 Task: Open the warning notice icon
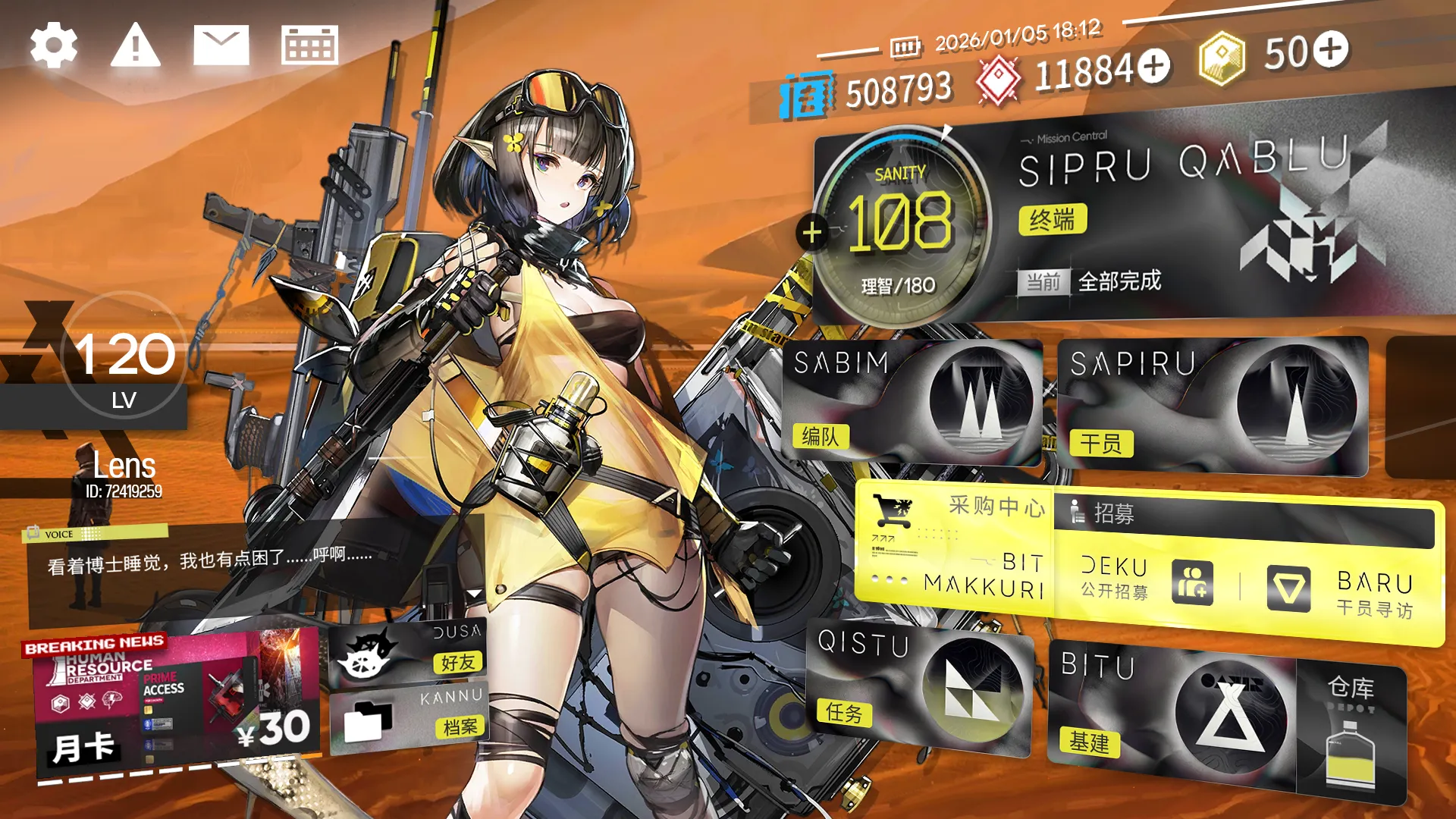(135, 45)
